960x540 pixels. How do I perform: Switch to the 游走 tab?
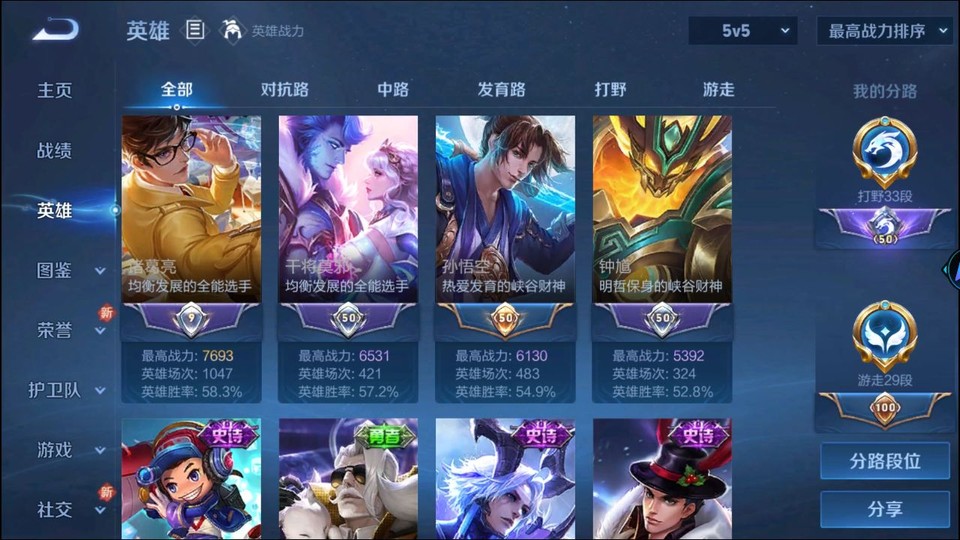(x=718, y=90)
